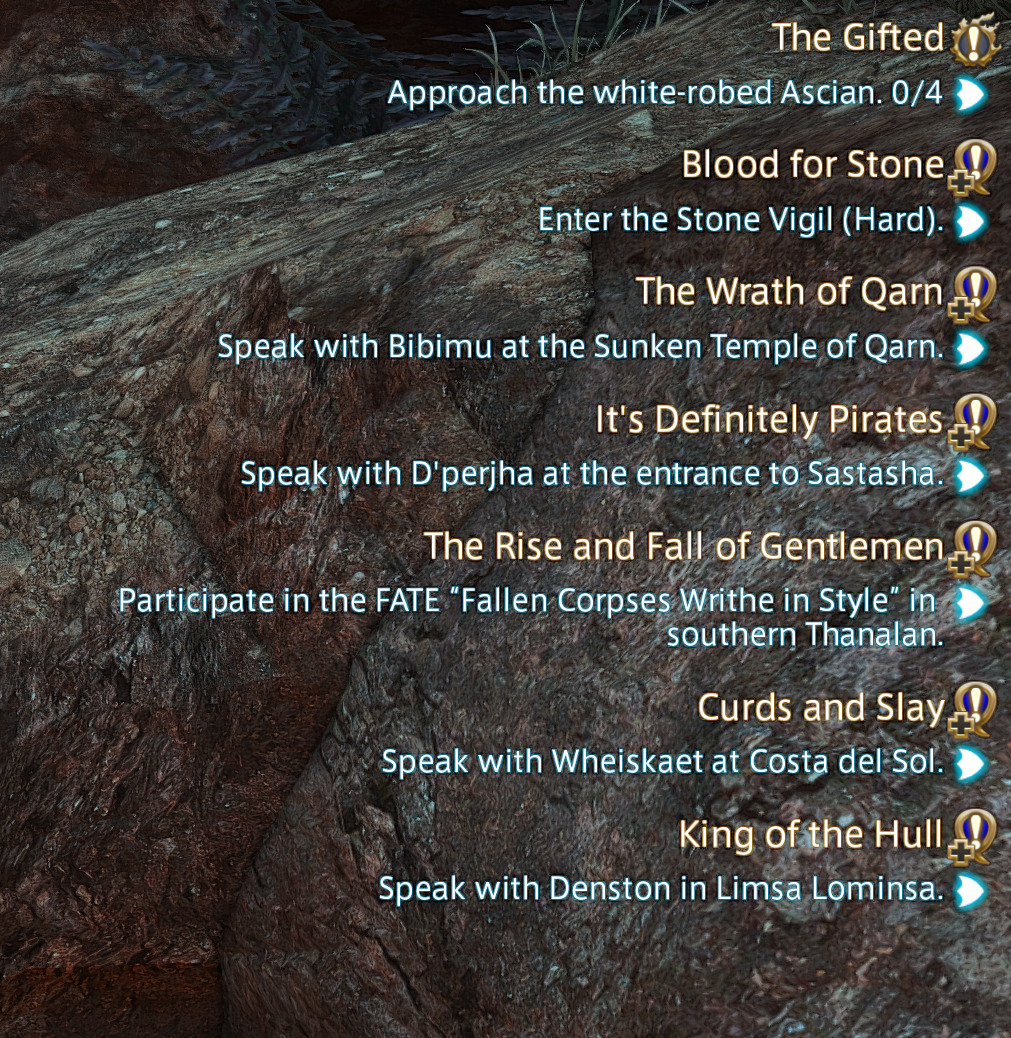Choose the It's Definitely Pirates quest
Screen dimensions: 1011x1038
(x=769, y=420)
